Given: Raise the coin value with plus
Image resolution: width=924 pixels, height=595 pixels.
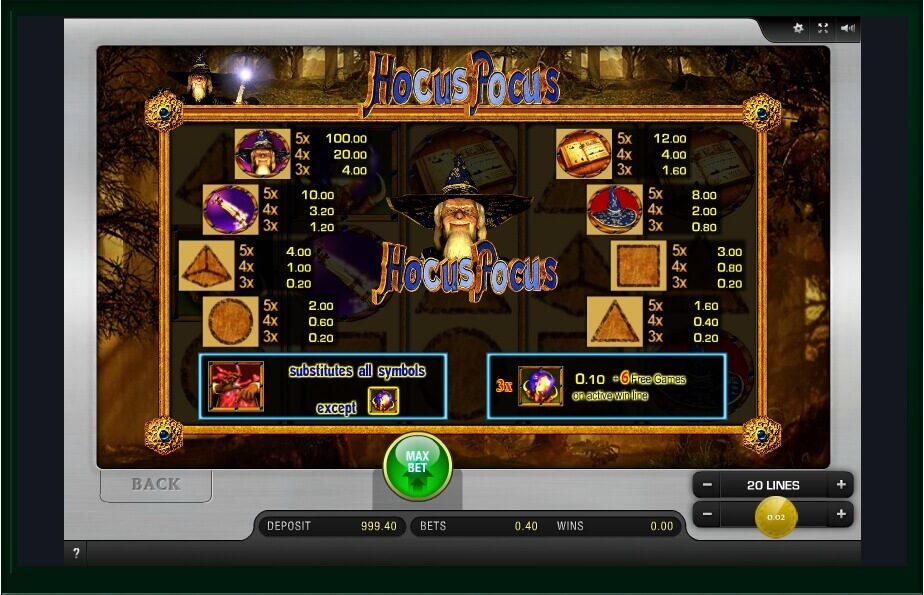Looking at the screenshot, I should 841,515.
